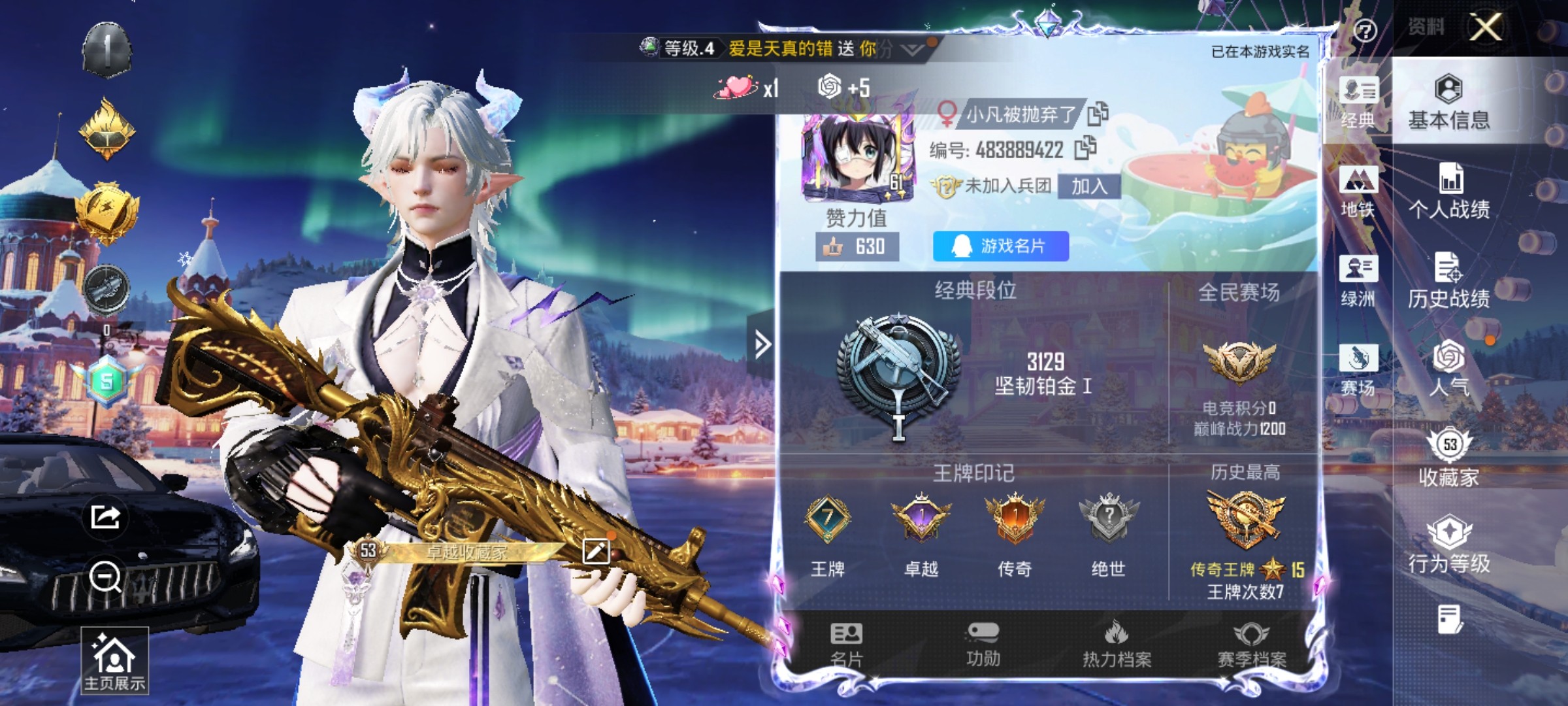Close the profile panel with the X

(1486, 27)
